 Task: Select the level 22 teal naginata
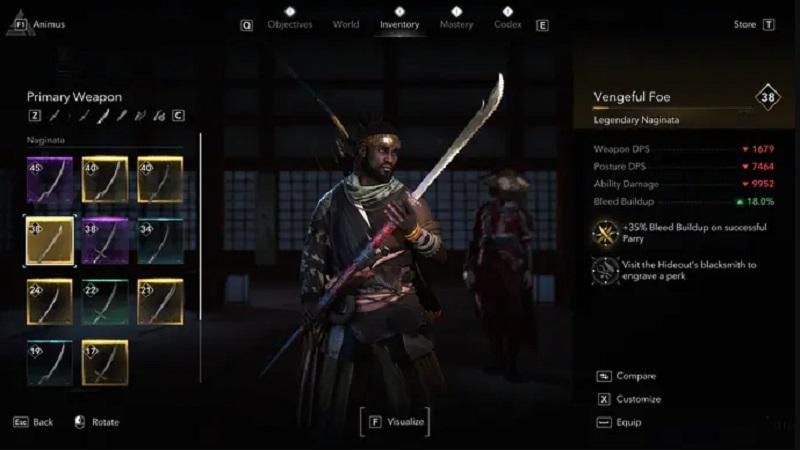[x=105, y=301]
